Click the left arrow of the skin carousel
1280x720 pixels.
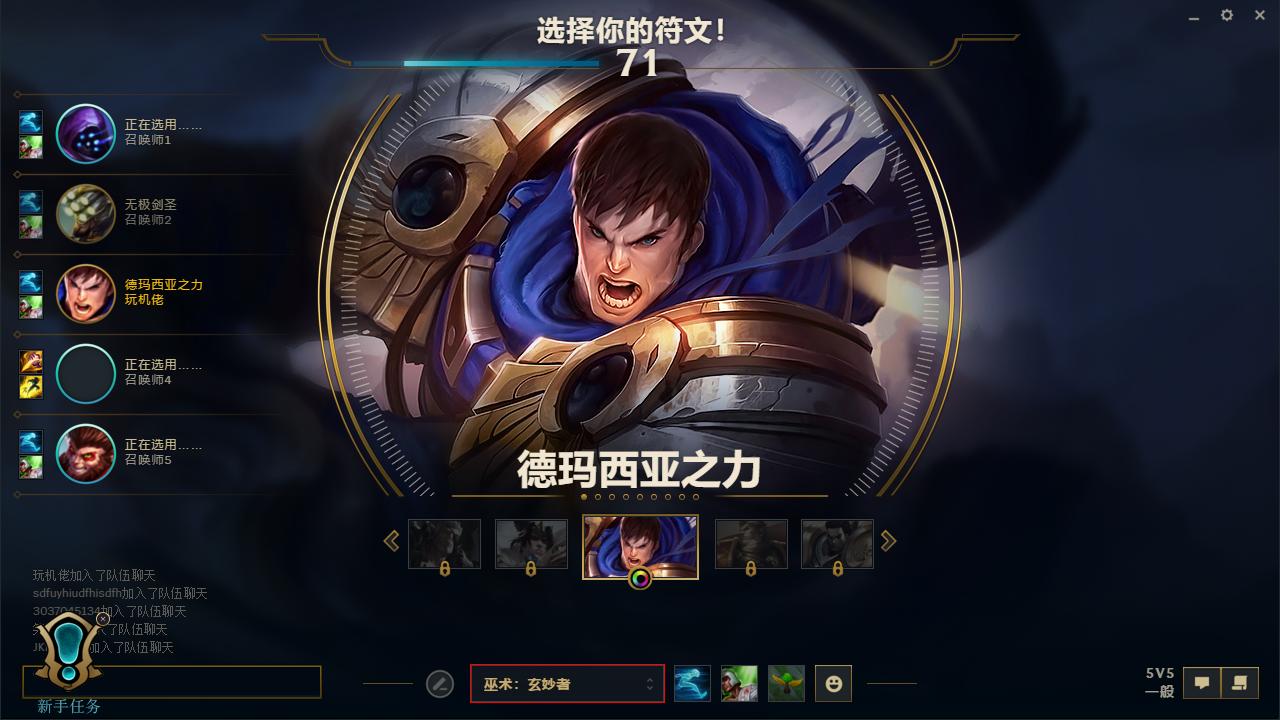coord(391,540)
